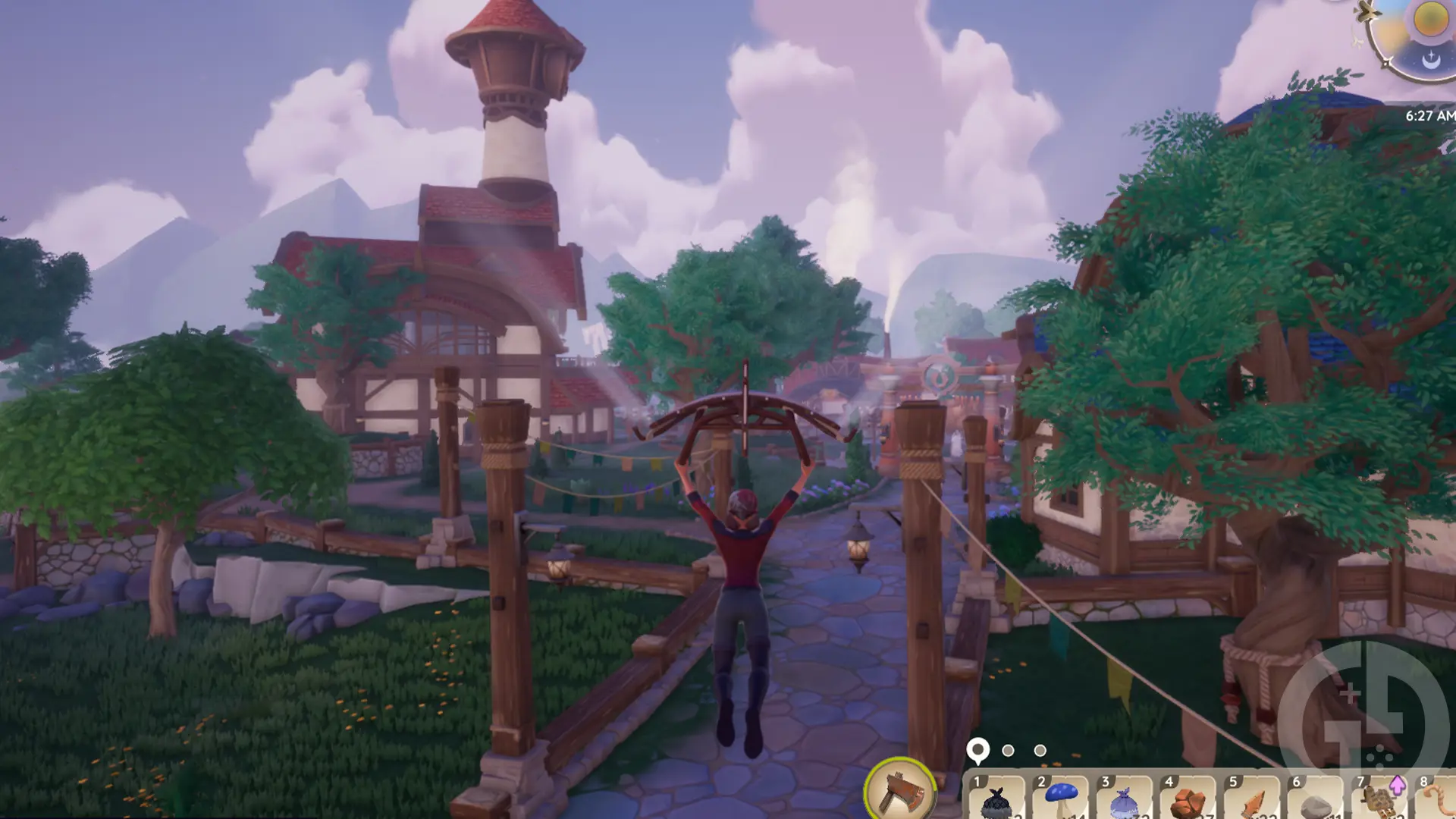Click the 6:27 AM time display

pos(1431,115)
